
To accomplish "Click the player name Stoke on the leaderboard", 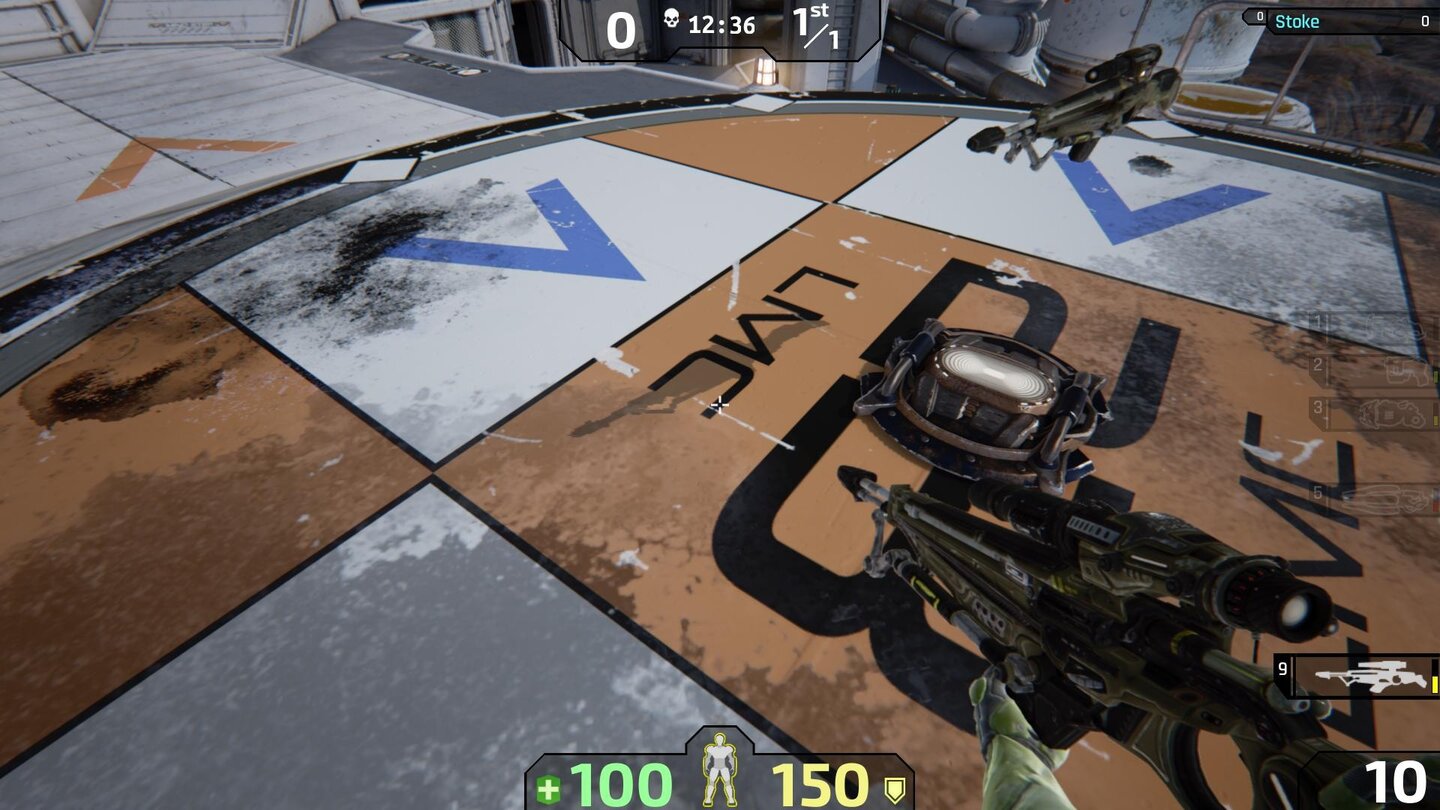I will (1298, 21).
